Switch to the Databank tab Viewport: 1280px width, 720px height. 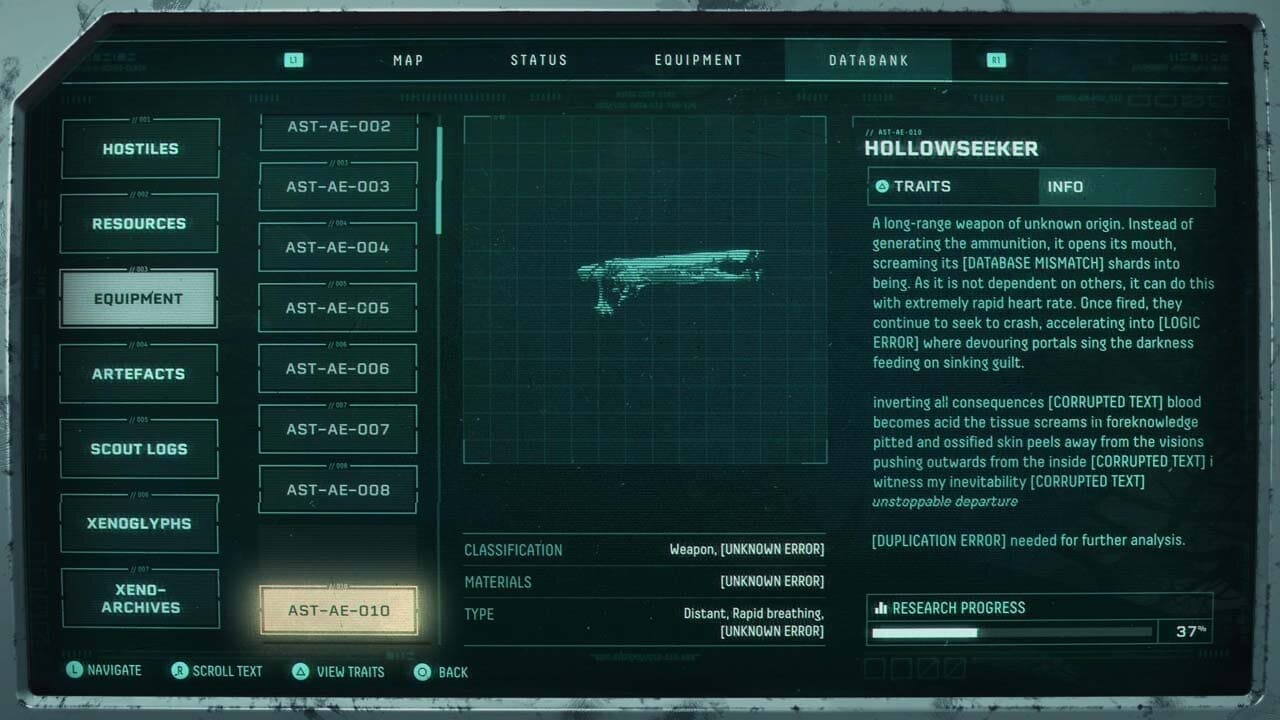tap(868, 59)
